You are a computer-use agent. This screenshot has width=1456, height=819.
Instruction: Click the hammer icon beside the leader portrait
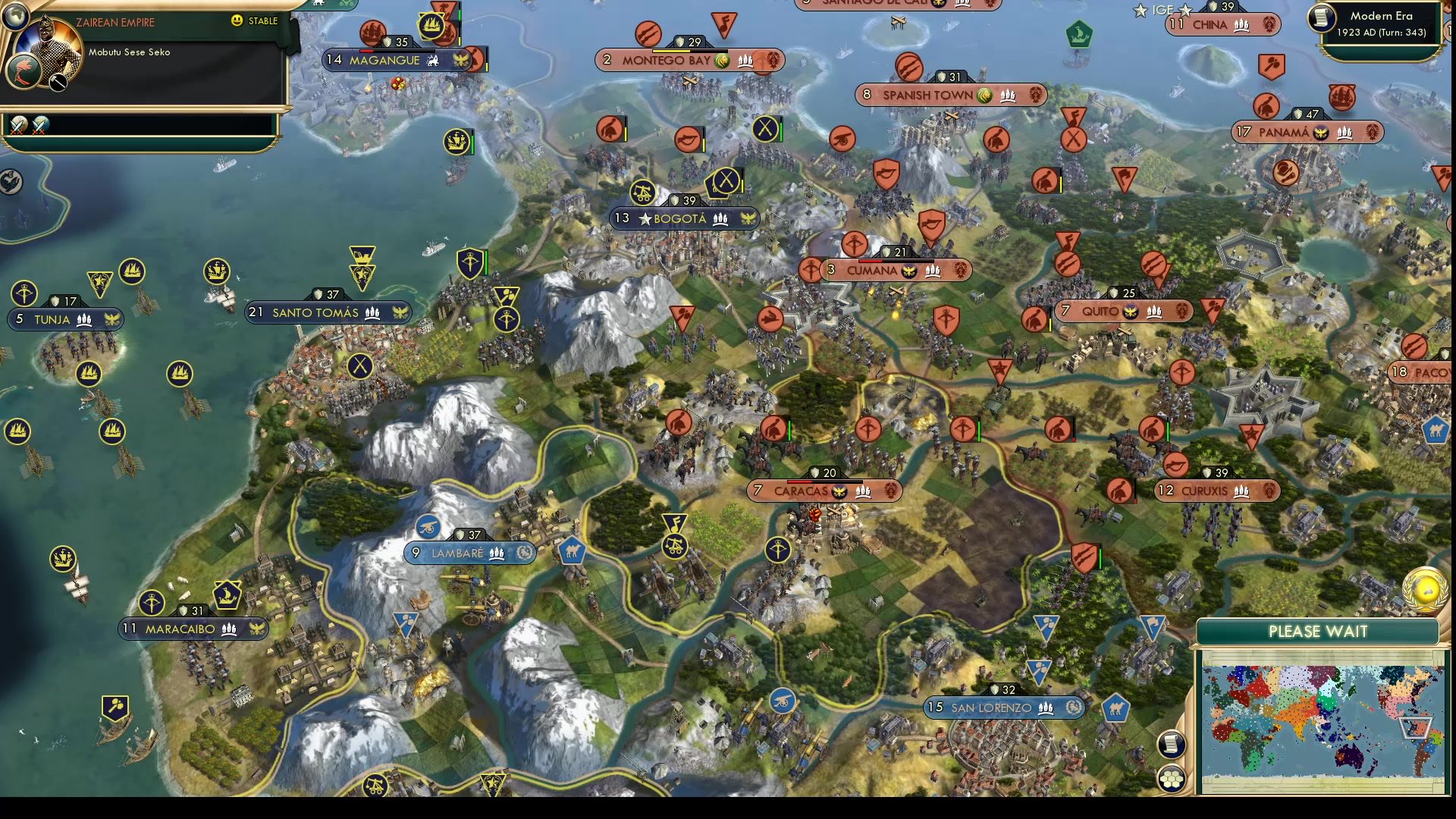58,83
